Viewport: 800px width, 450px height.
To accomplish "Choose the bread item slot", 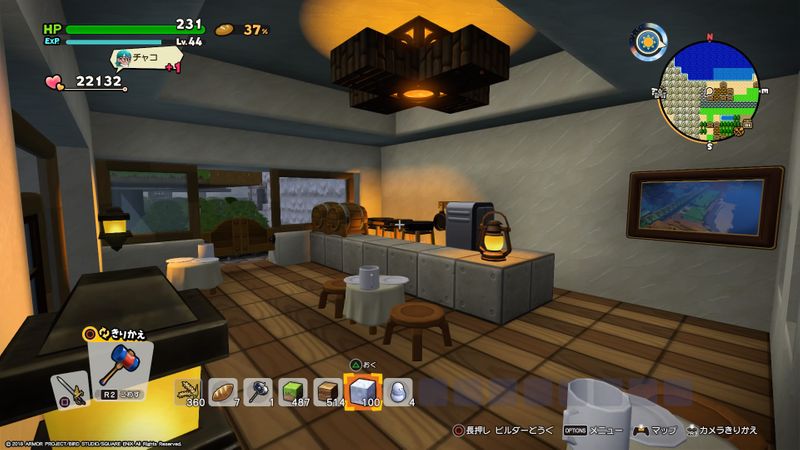I will coord(222,391).
